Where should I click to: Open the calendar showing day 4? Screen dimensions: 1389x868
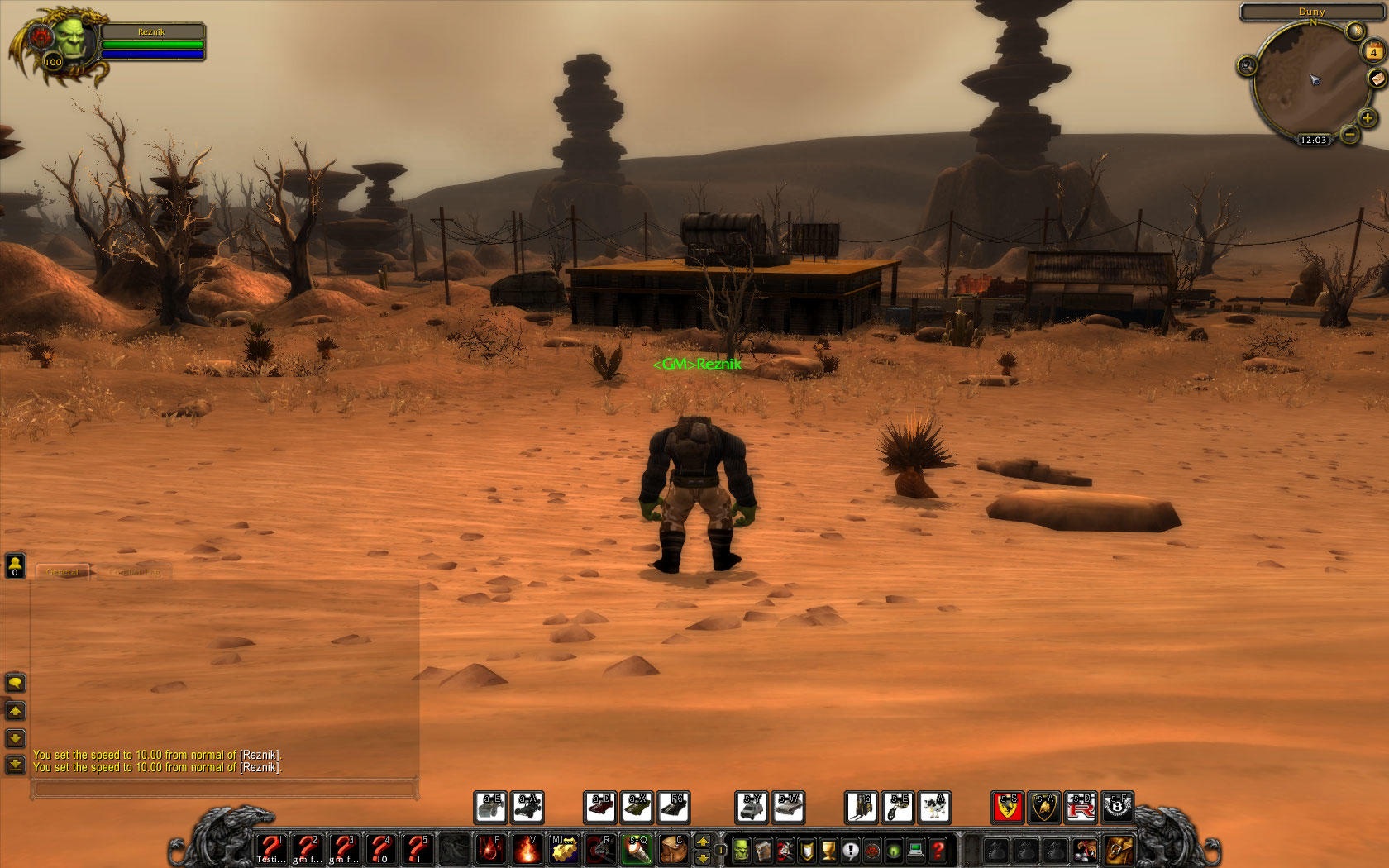(x=1373, y=52)
